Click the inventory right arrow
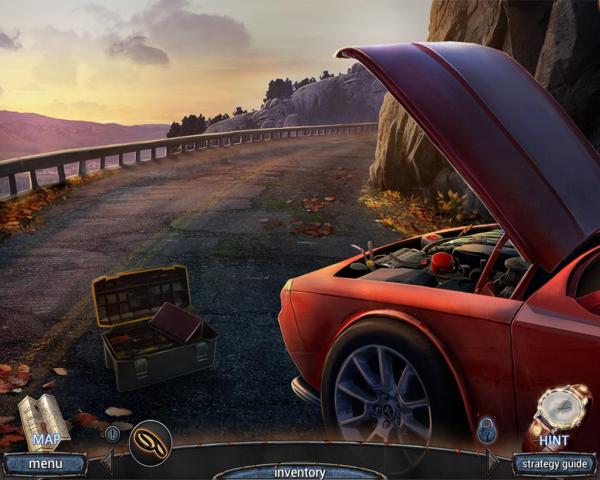 (492, 461)
